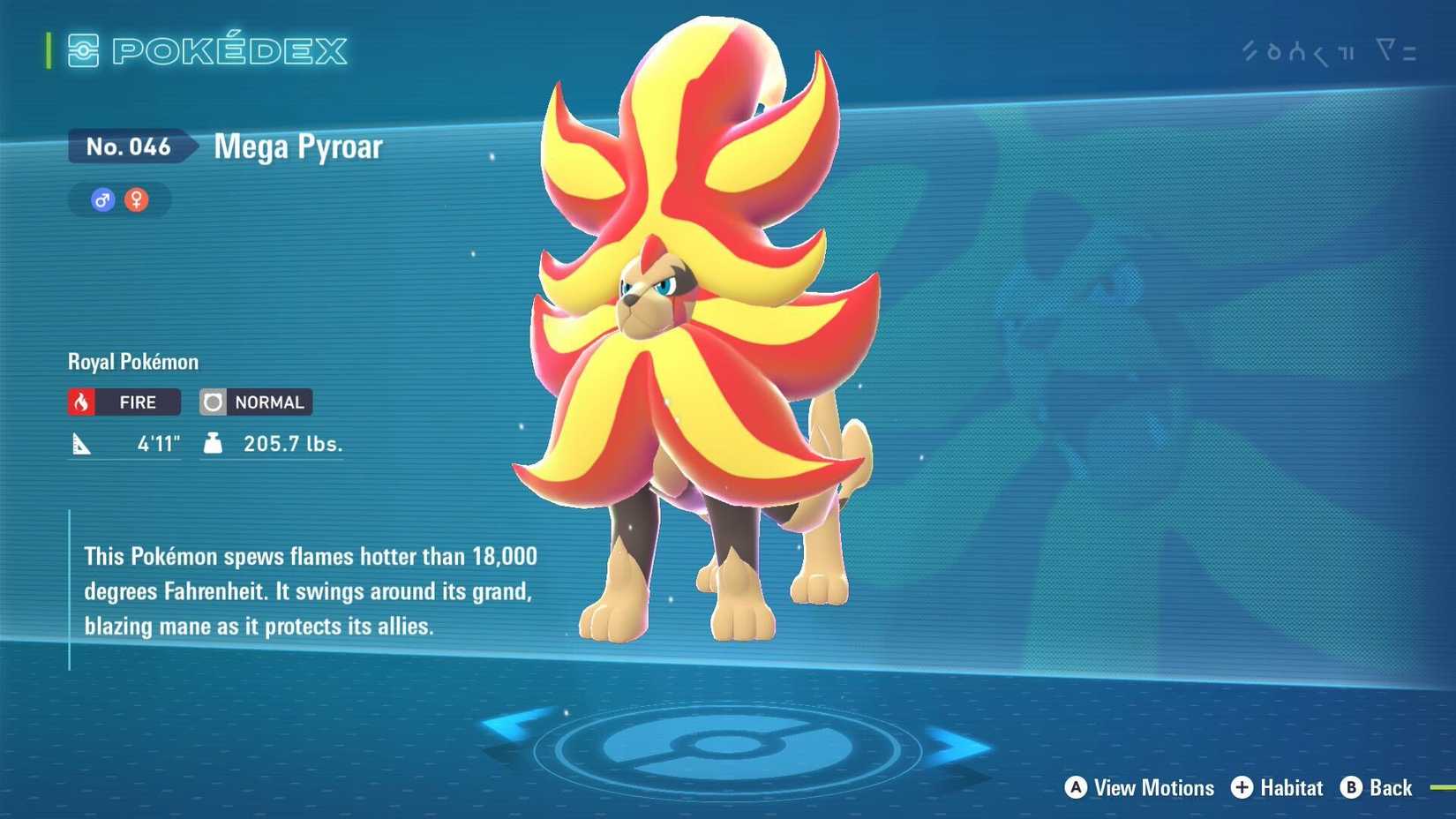Click the Mega Pyroar name label
The image size is (1456, 819).
click(x=297, y=147)
